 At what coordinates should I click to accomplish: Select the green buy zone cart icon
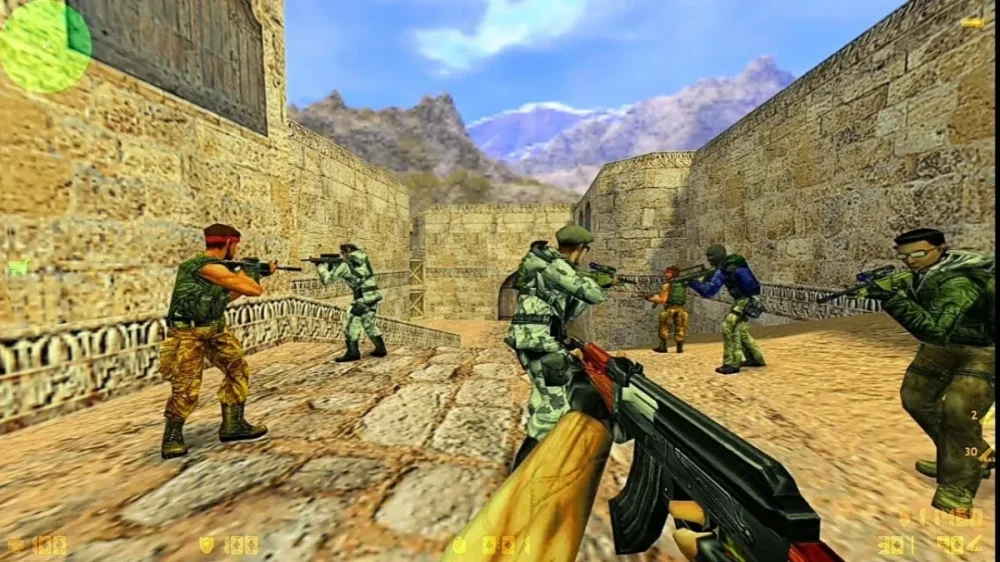(17, 268)
